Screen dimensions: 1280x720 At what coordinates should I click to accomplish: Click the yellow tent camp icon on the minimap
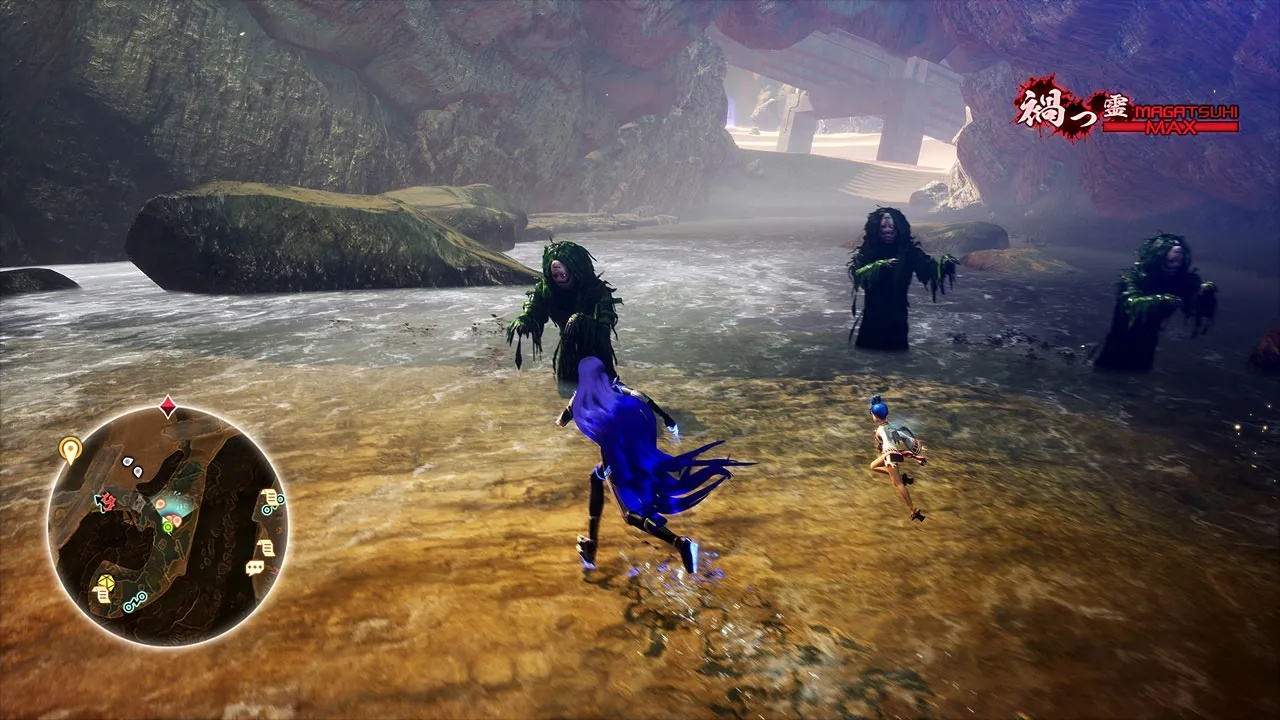pyautogui.click(x=106, y=583)
